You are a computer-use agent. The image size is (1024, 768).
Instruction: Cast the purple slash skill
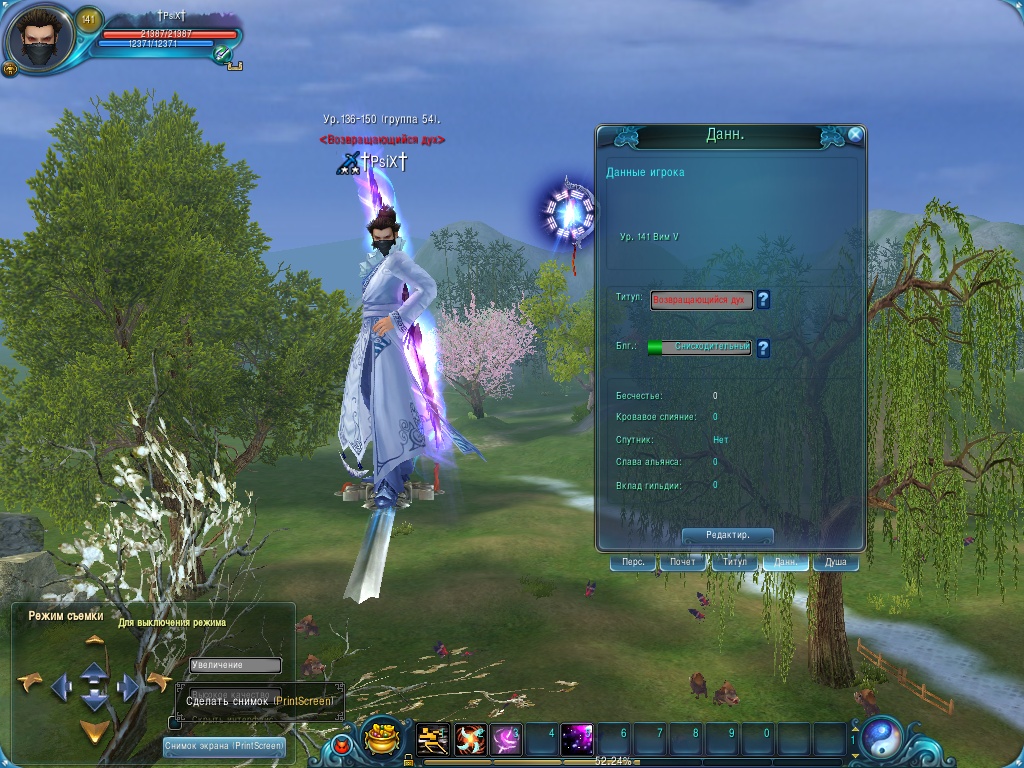coord(506,740)
